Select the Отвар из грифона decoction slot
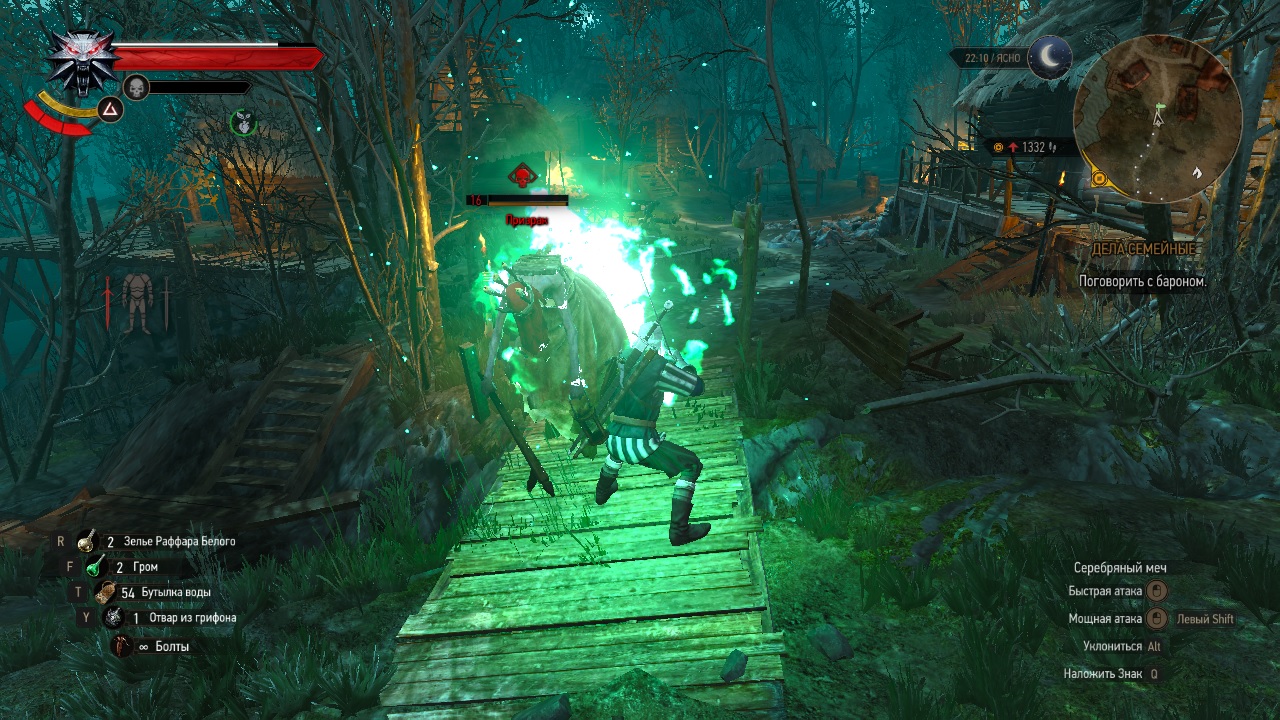Image resolution: width=1280 pixels, height=720 pixels. (112, 618)
